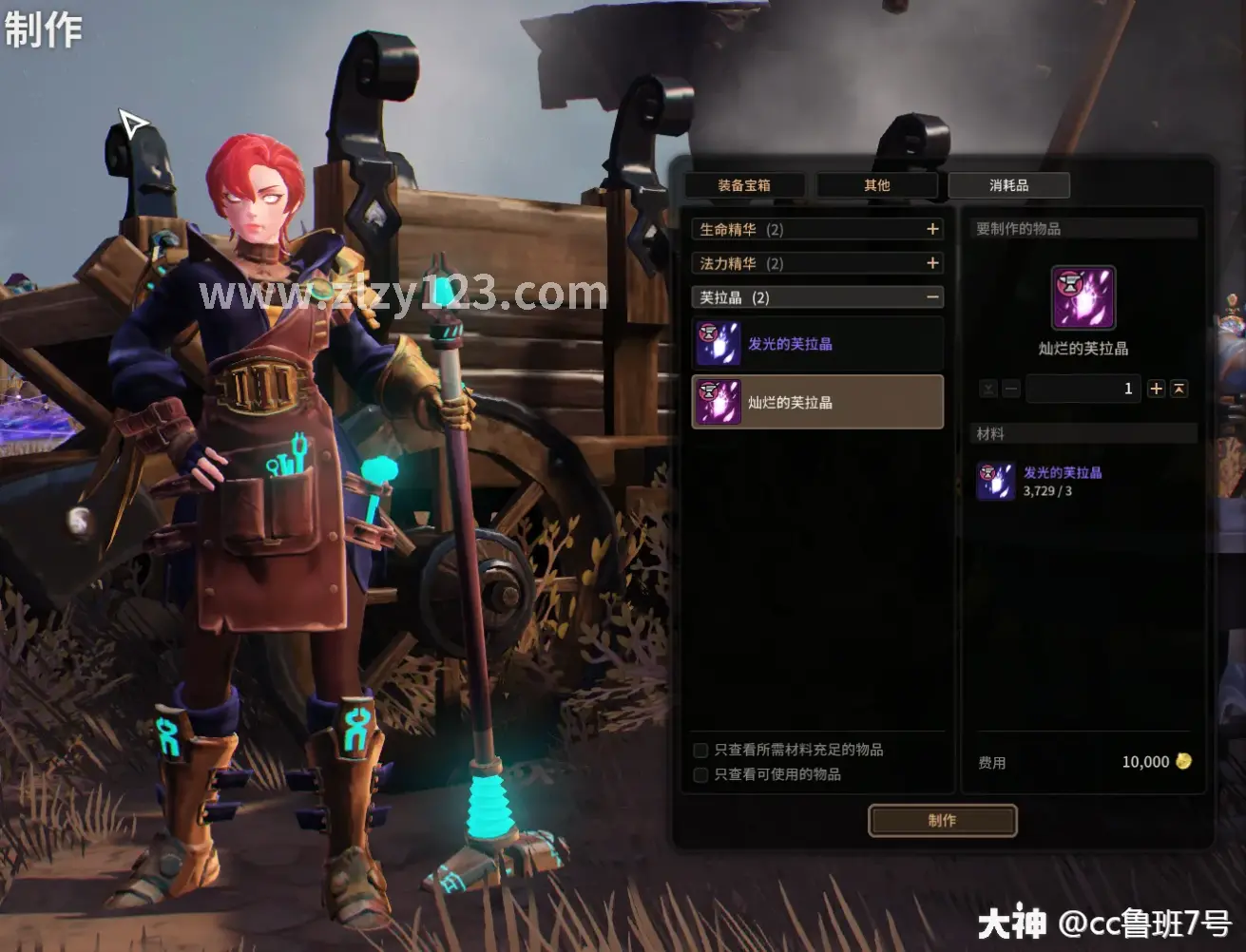Expand the 法力精华 category
The width and height of the screenshot is (1246, 952).
tap(932, 263)
